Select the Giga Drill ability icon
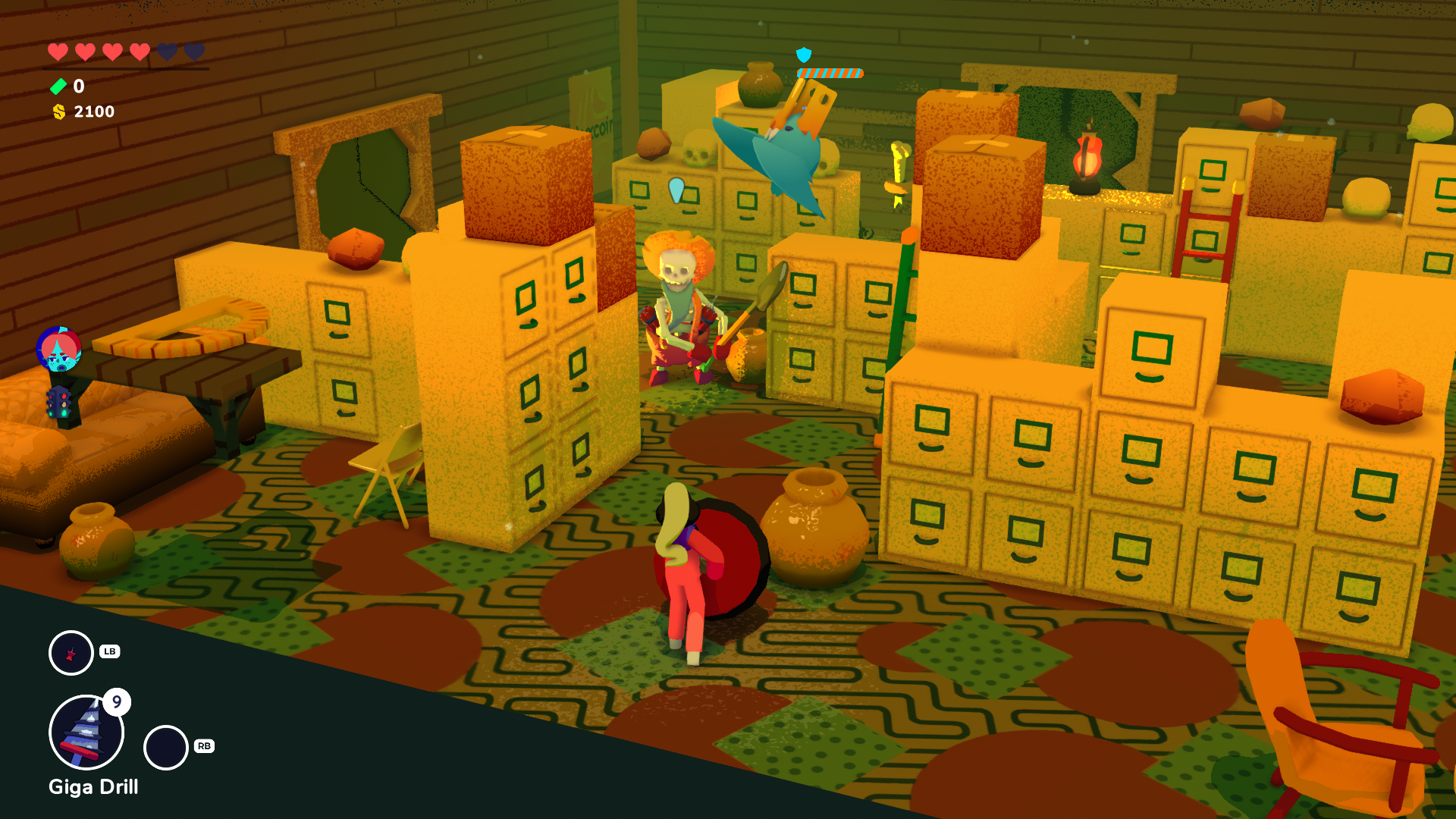Screen dimensions: 1456x819 point(85,731)
